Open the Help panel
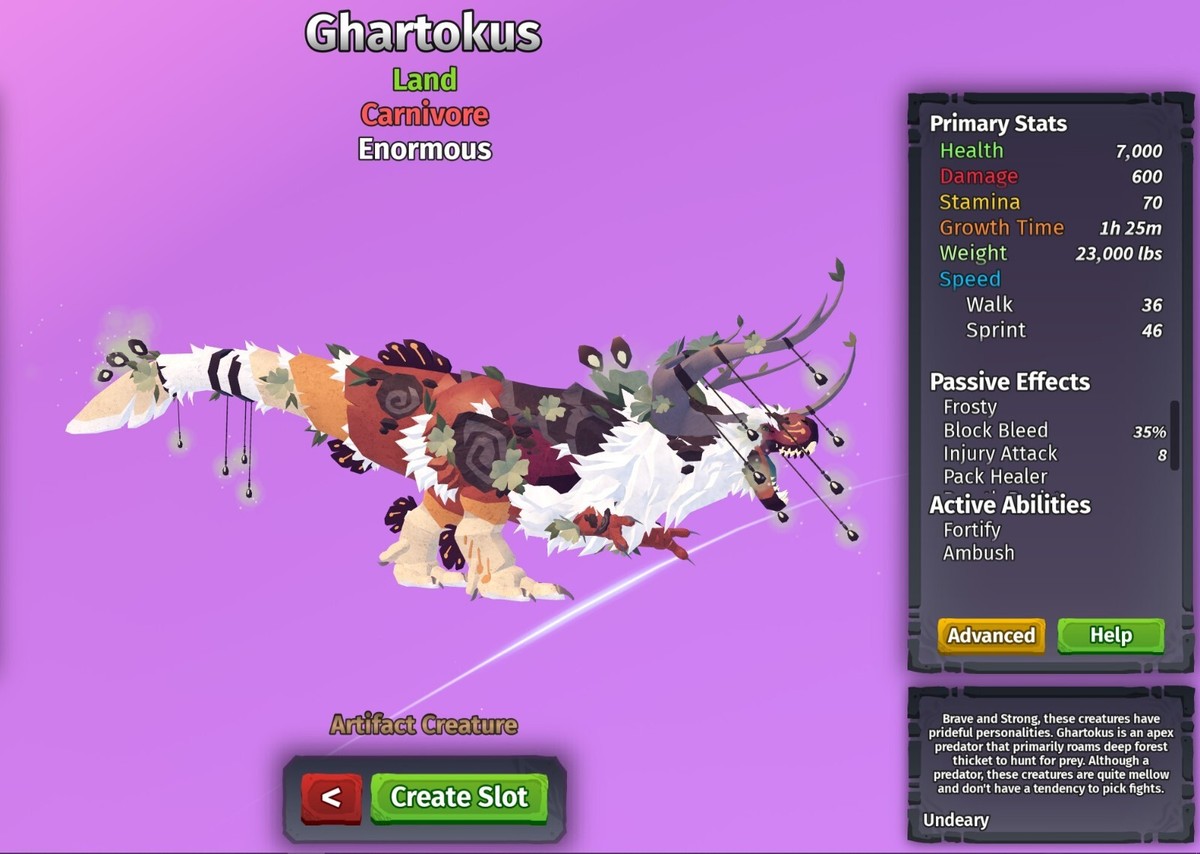 (x=1110, y=635)
